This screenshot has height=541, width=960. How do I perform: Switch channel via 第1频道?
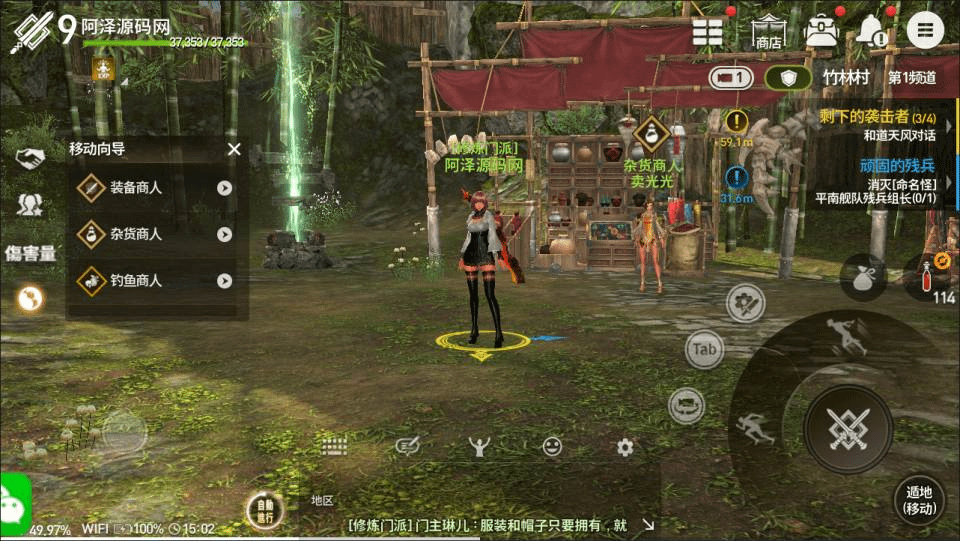coord(911,77)
